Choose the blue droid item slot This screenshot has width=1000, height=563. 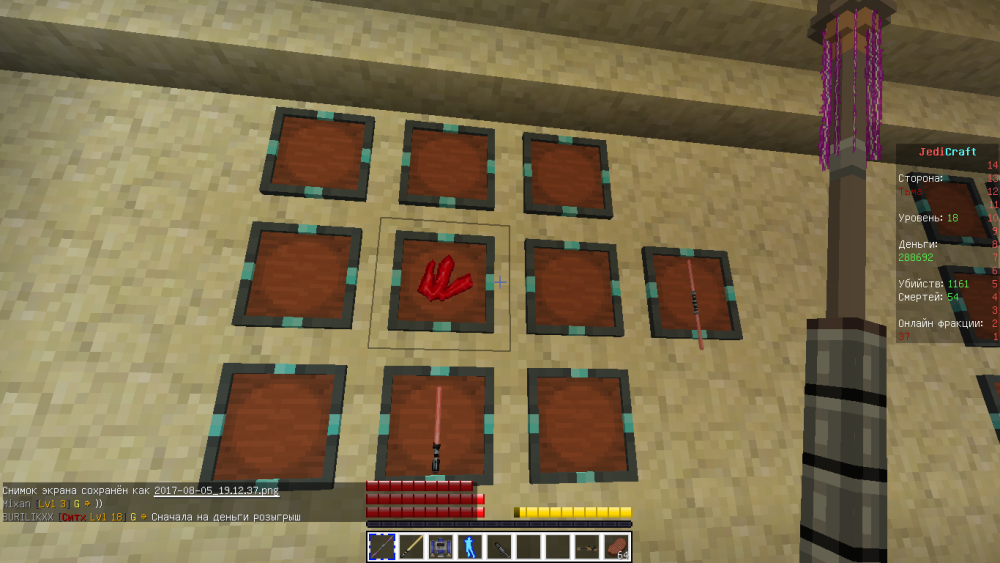point(440,547)
